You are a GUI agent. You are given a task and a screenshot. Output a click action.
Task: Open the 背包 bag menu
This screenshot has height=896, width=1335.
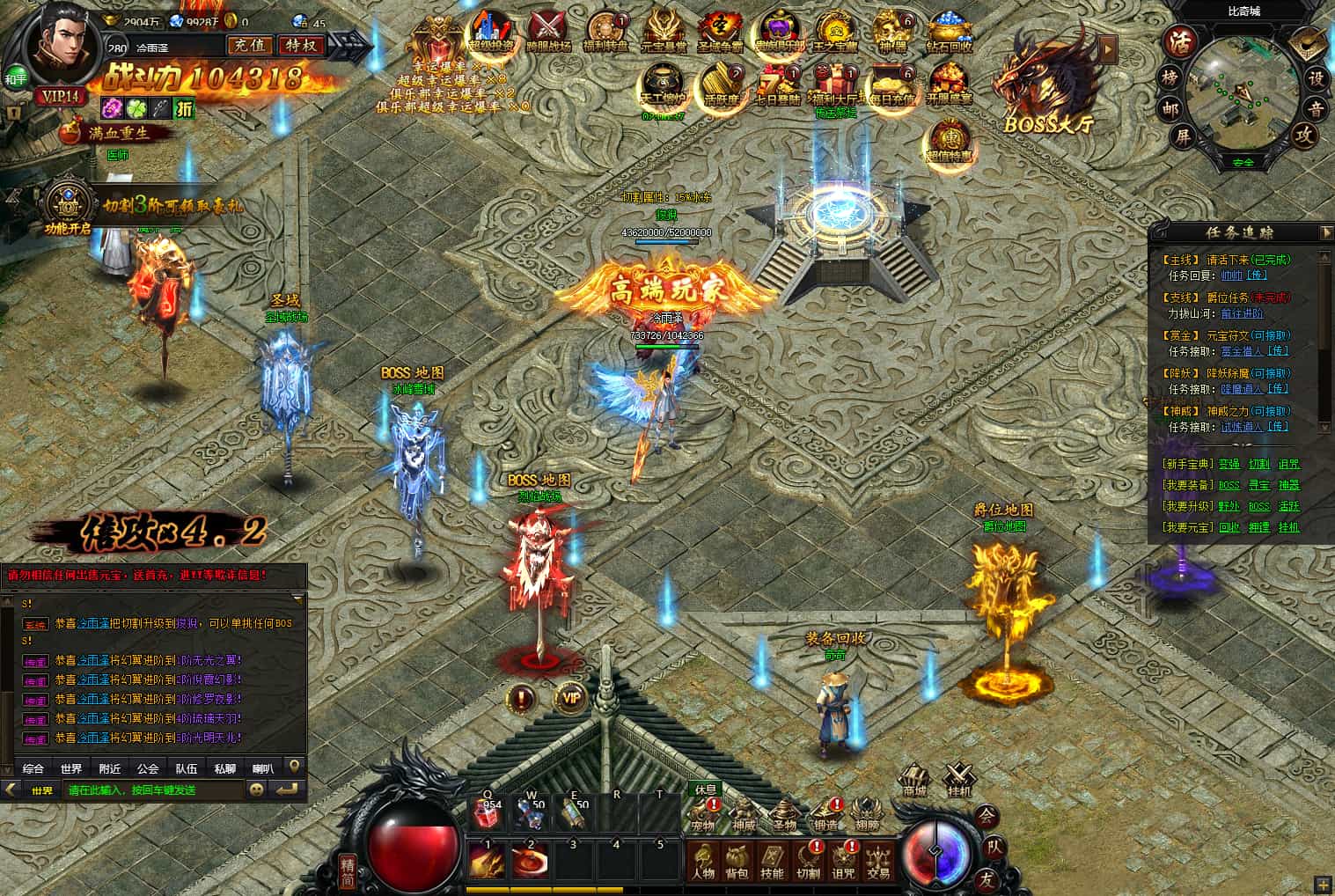click(737, 862)
